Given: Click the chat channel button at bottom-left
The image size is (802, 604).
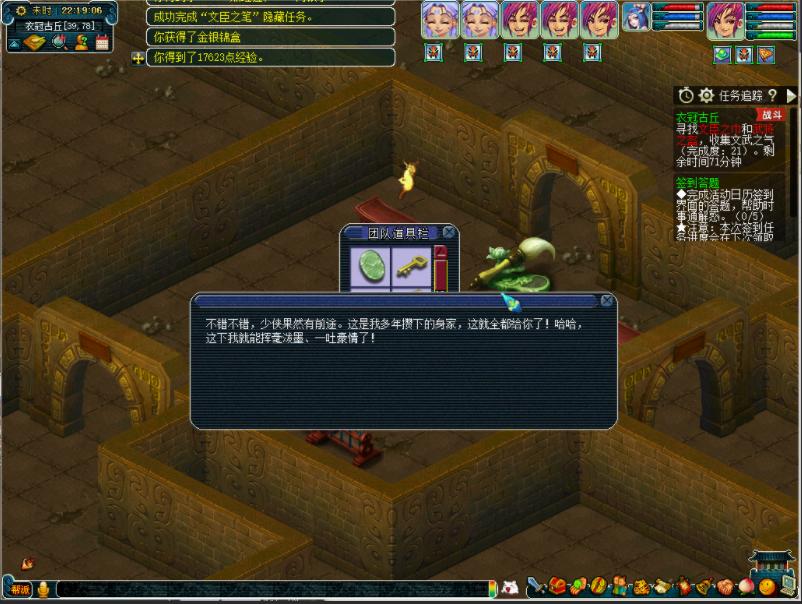Looking at the screenshot, I should pos(20,589).
